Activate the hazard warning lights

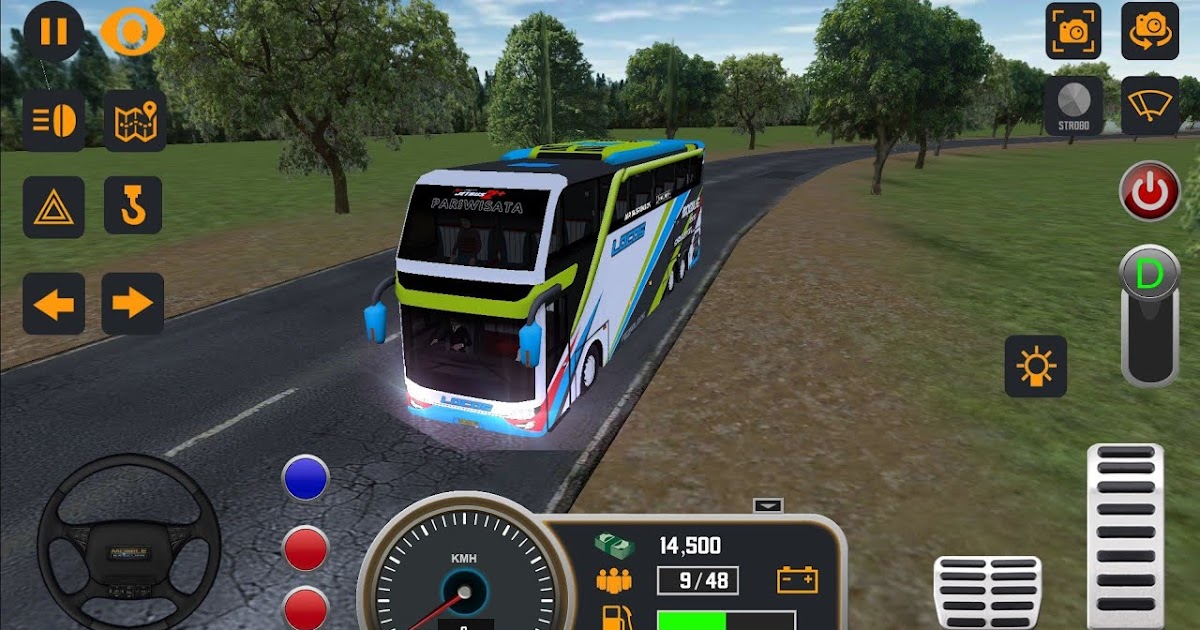coord(53,206)
